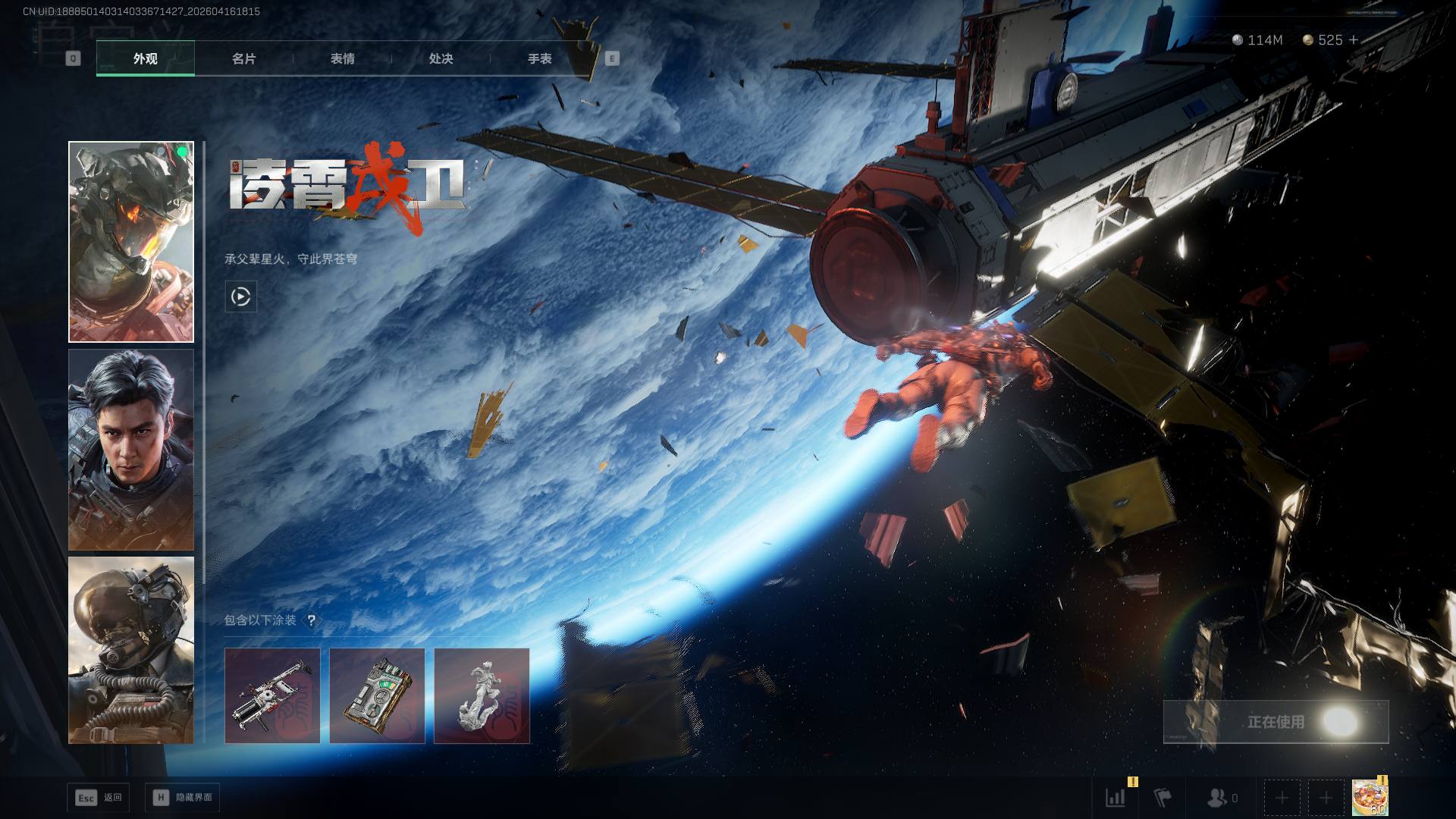The height and width of the screenshot is (819, 1456).
Task: Select the 表情 tab
Action: (x=342, y=58)
